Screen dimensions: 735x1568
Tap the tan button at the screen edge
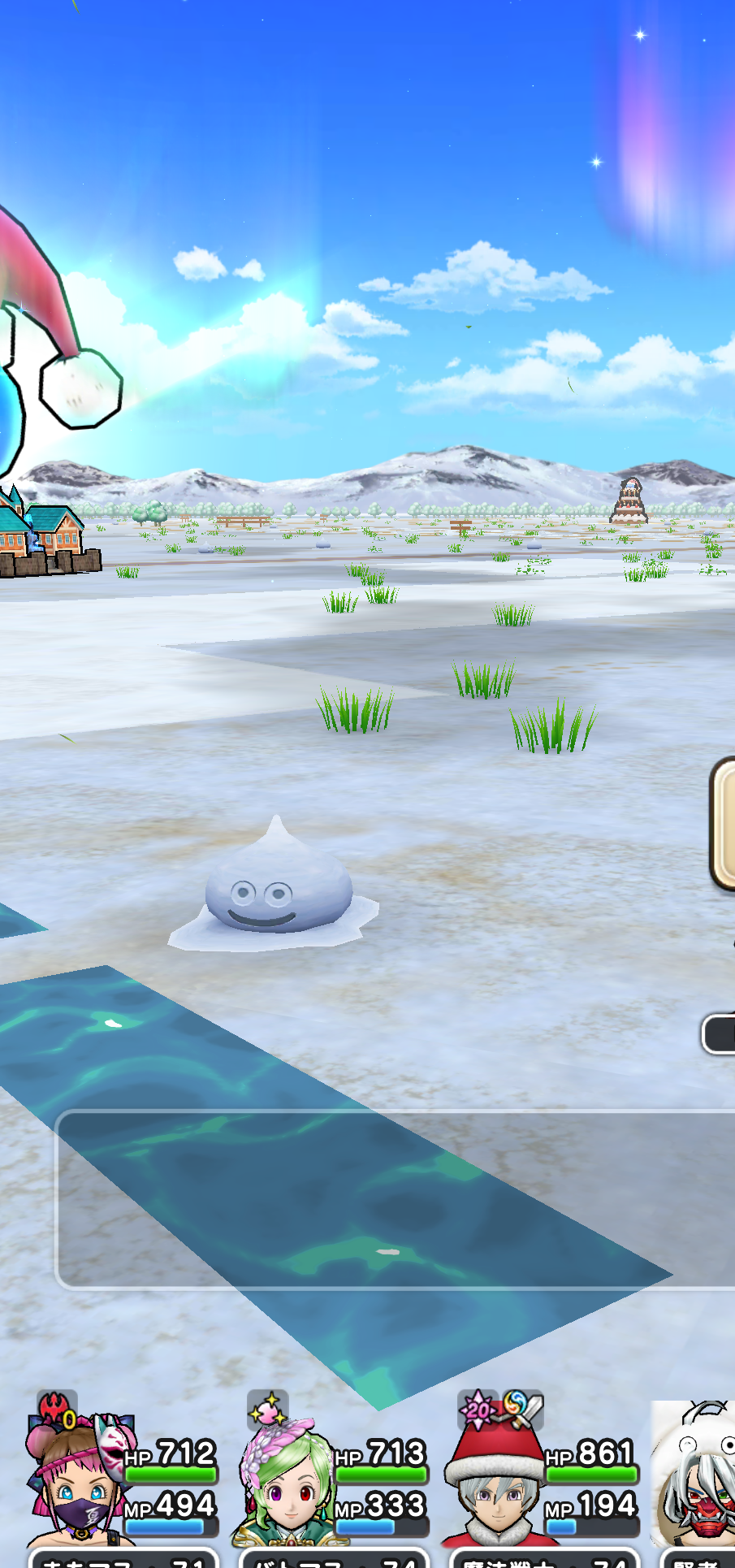click(x=724, y=823)
